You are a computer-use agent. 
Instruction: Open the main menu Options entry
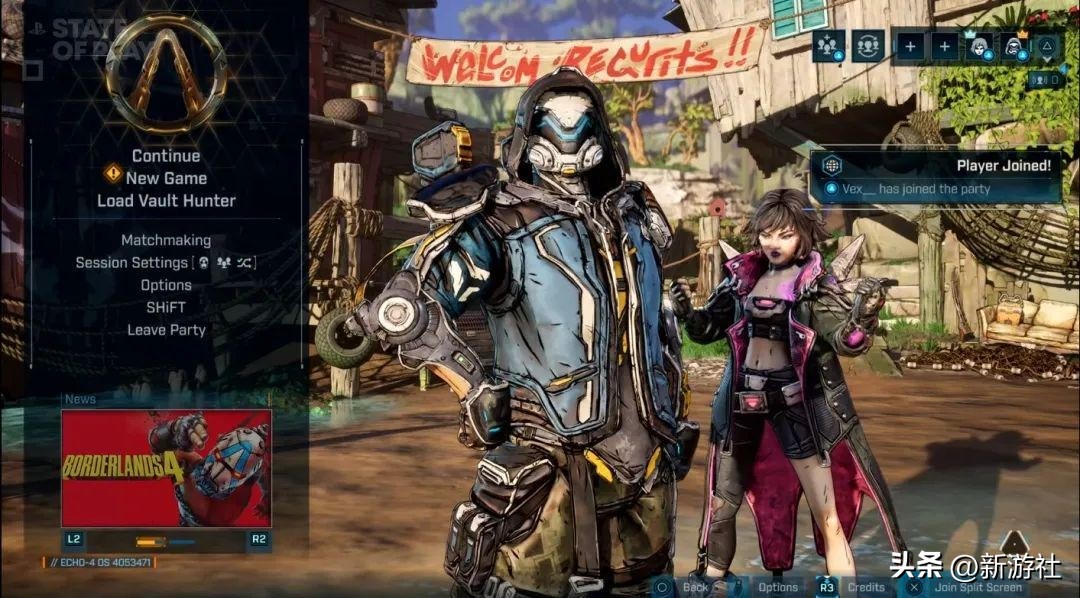tap(166, 285)
